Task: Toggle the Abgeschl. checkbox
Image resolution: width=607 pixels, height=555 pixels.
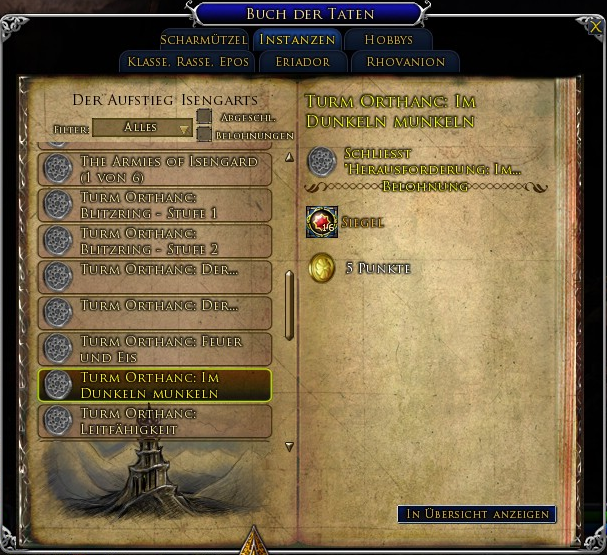Action: tap(204, 117)
